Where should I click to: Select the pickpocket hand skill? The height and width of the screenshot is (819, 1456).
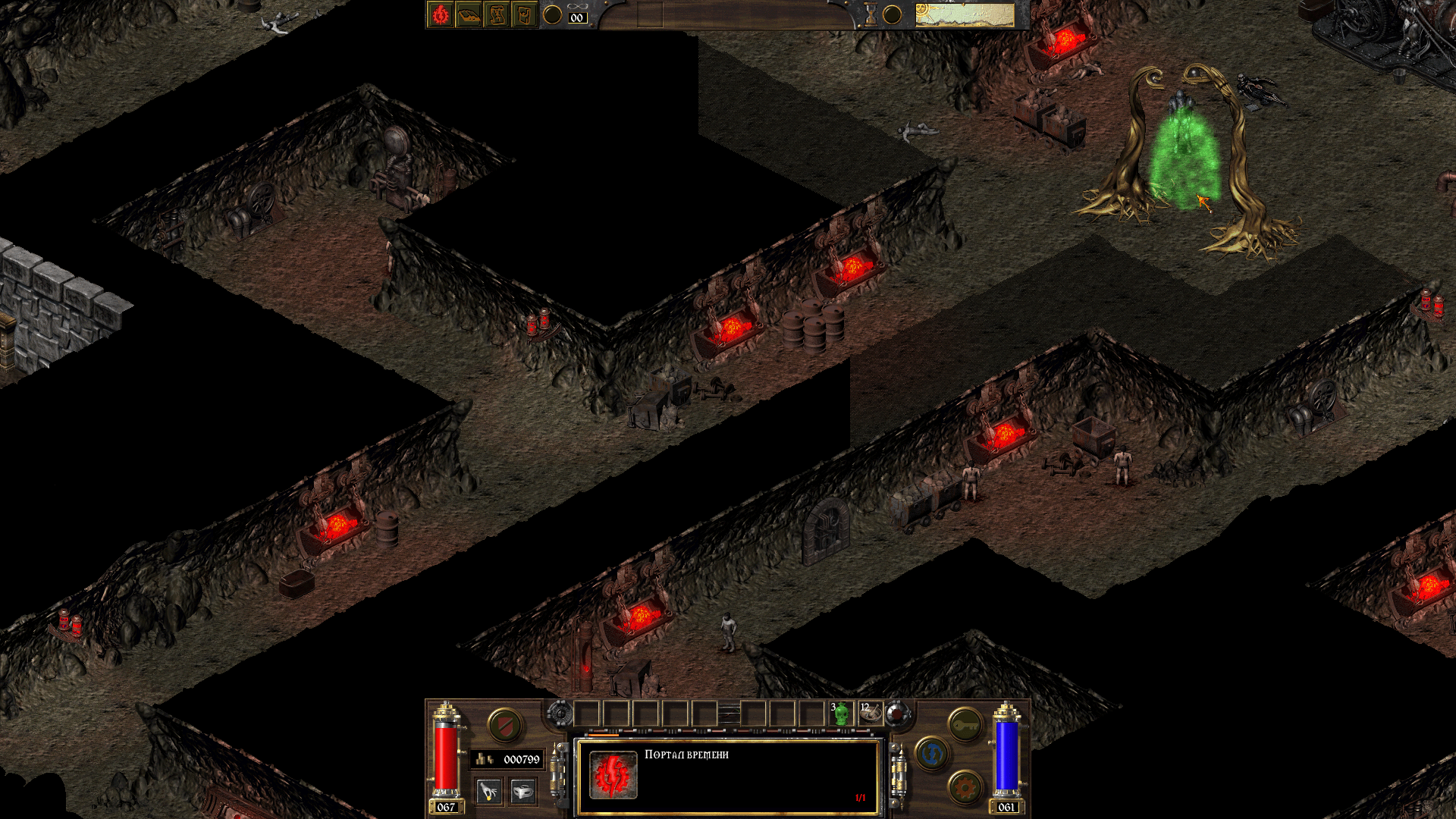tap(489, 792)
